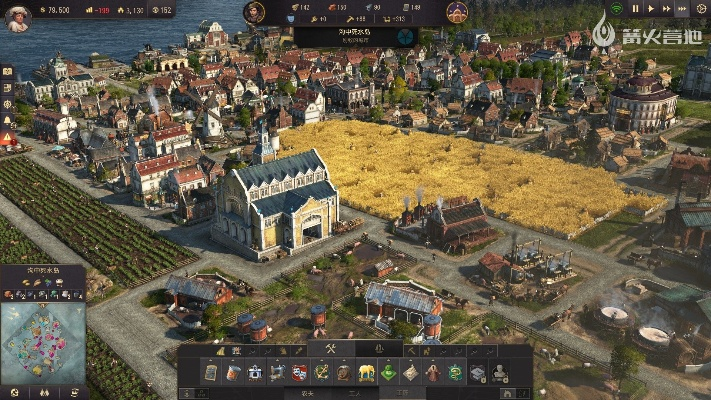Choose the green snake pharmacy icon
Viewport: 711px width, 400px height.
click(455, 372)
